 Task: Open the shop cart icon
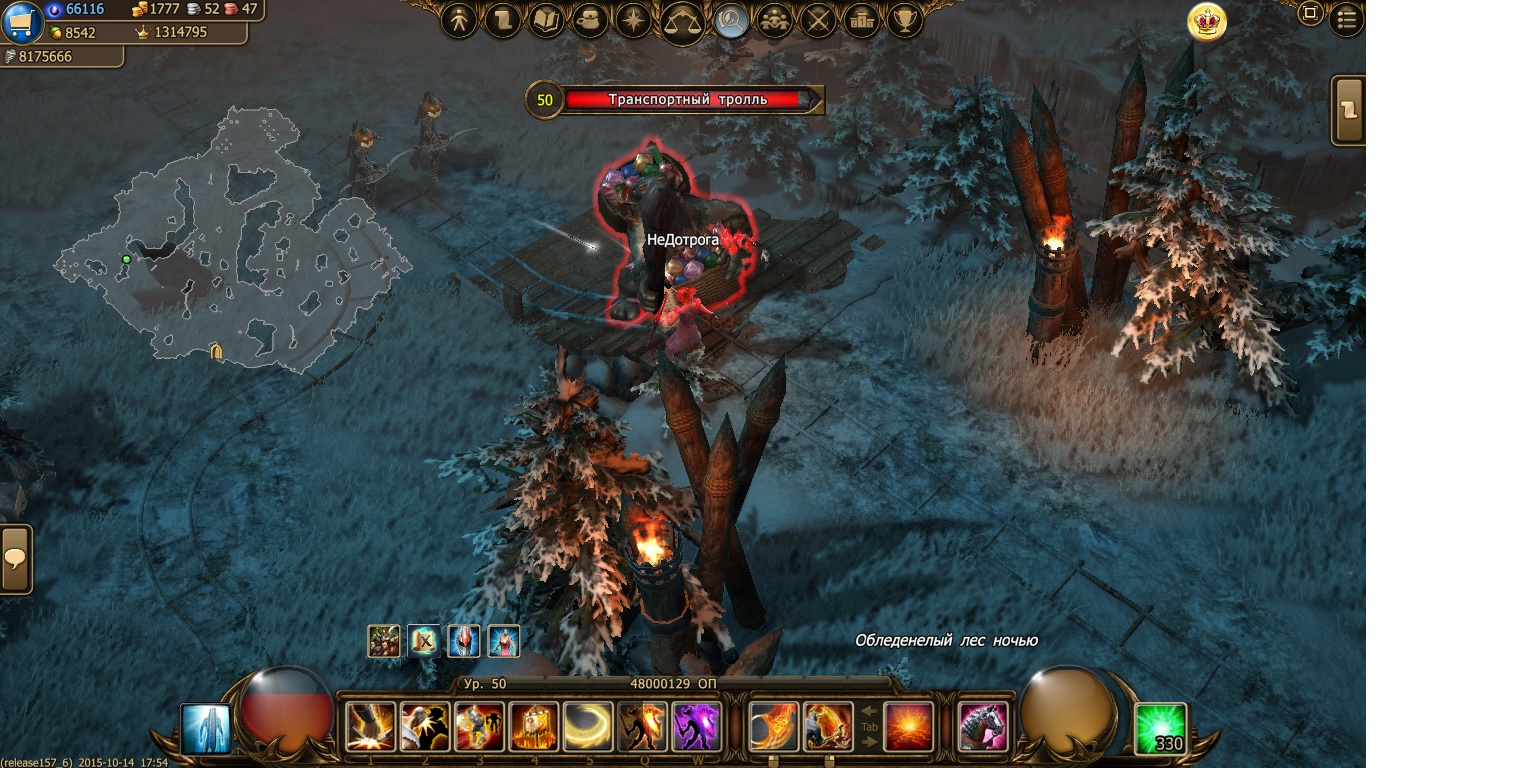pyautogui.click(x=22, y=22)
